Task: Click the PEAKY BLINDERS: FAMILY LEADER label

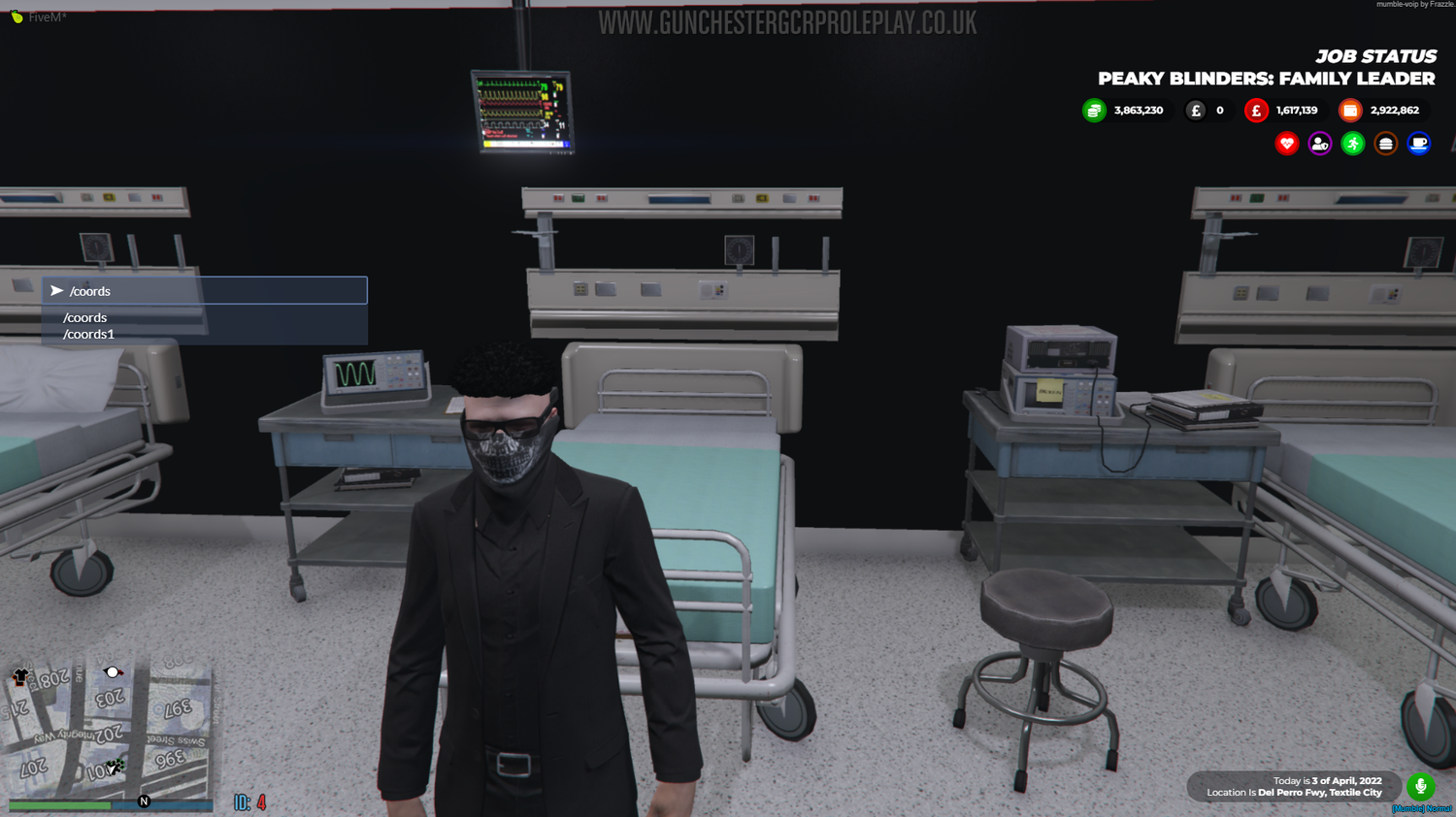Action: [1265, 79]
